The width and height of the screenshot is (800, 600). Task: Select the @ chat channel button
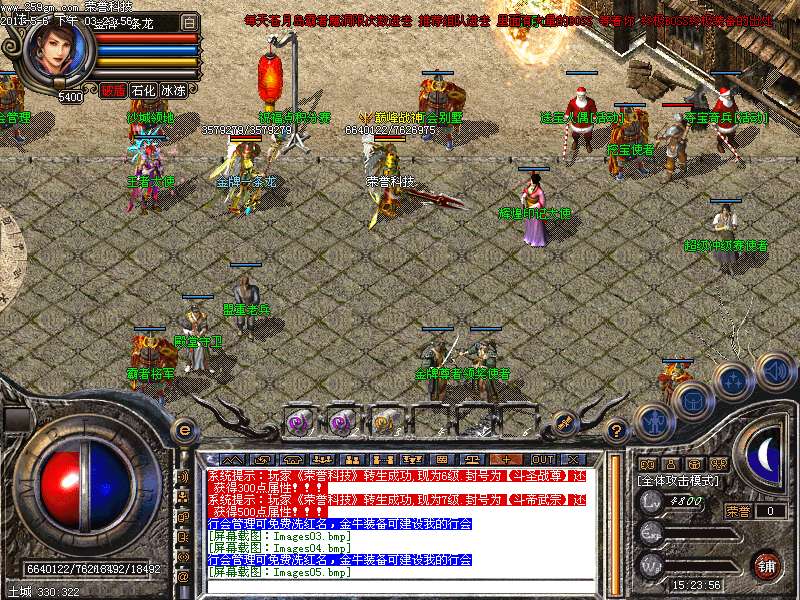(x=183, y=577)
